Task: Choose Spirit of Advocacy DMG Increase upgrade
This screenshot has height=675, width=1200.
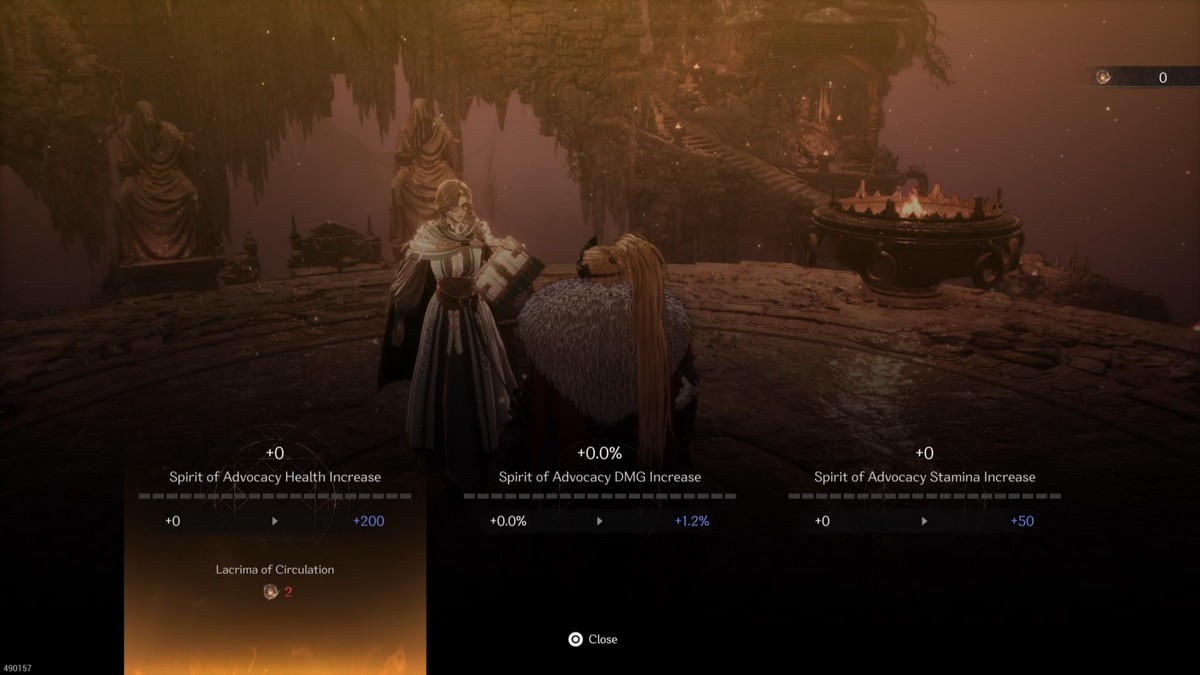Action: tap(600, 477)
